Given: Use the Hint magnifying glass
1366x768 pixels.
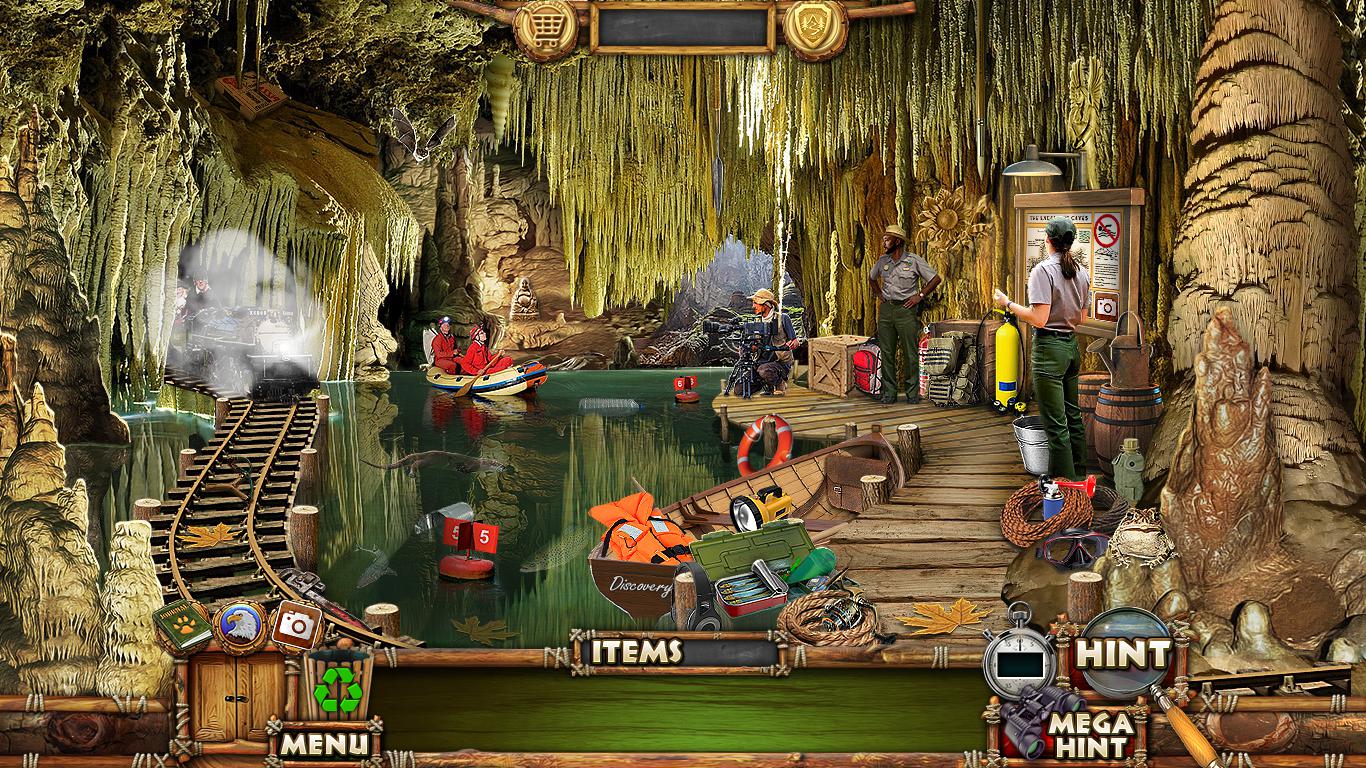Looking at the screenshot, I should click(1125, 655).
